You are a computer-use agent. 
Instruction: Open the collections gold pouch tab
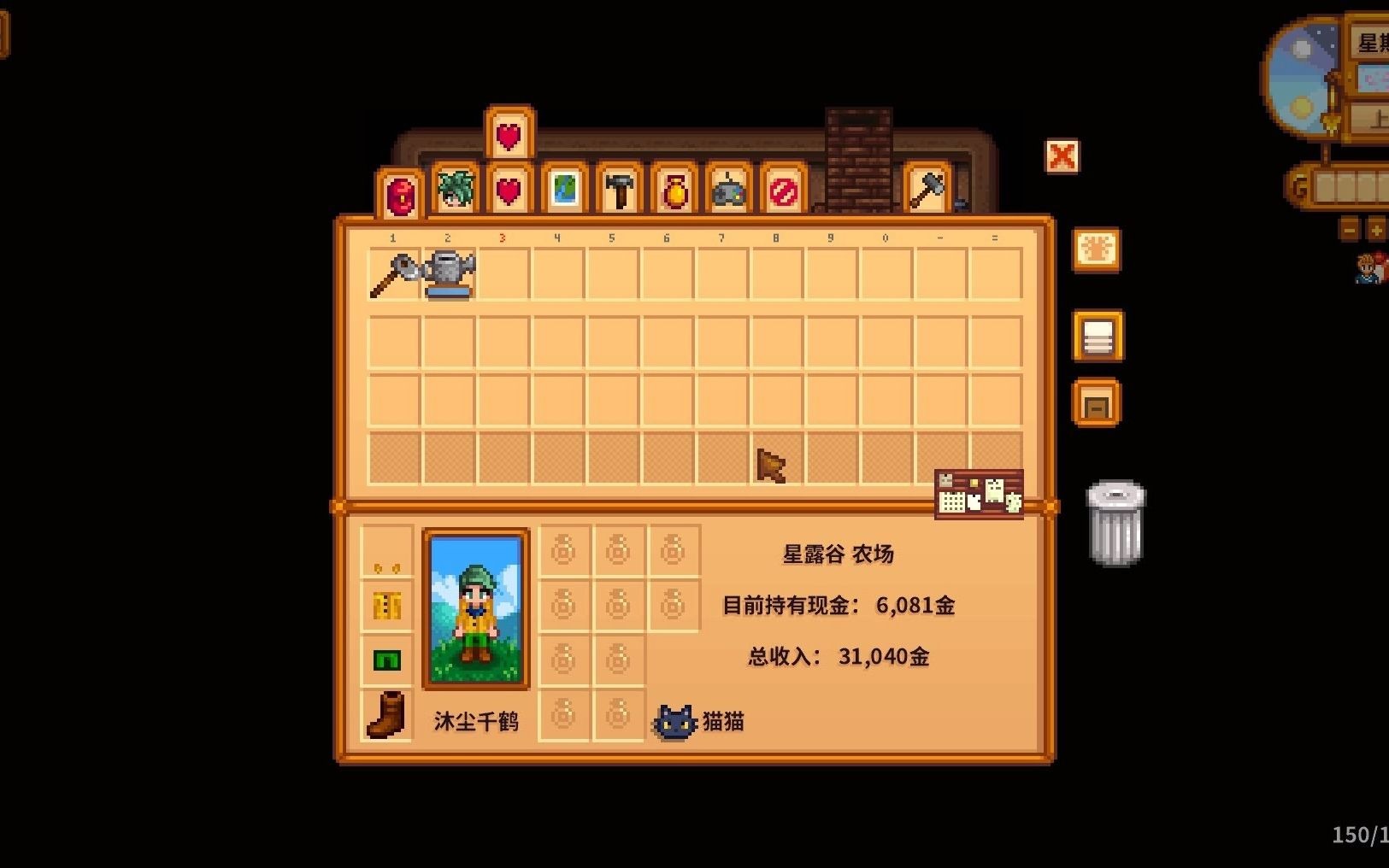pos(674,191)
